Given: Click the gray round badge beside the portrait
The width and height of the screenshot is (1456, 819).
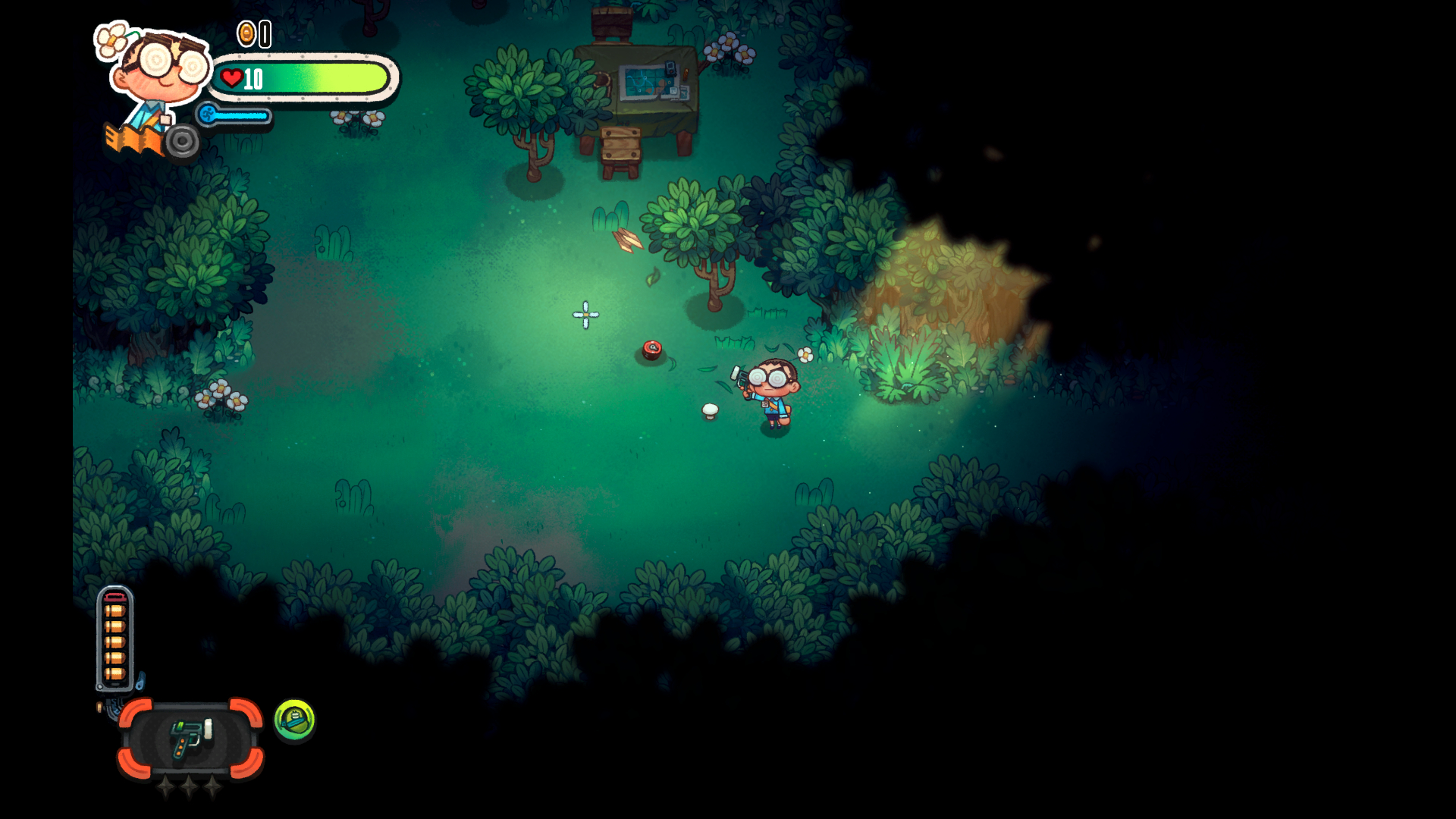Looking at the screenshot, I should 182,141.
